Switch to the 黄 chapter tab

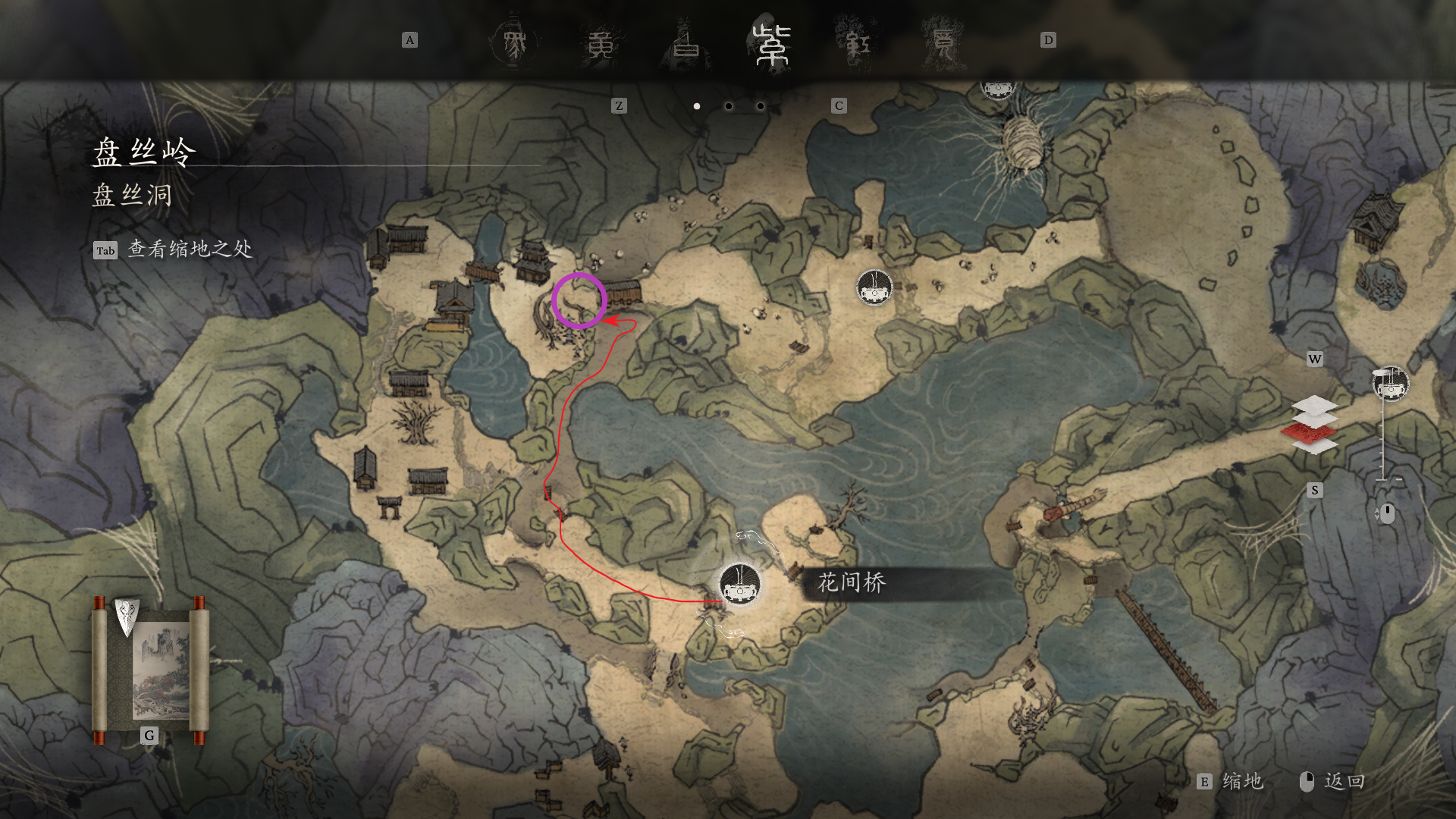tap(601, 45)
